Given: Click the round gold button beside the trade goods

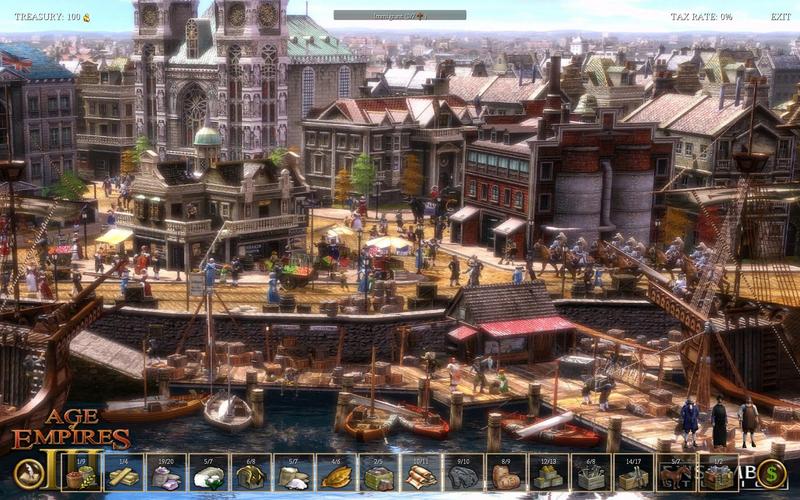Looking at the screenshot, I should pos(29,474).
